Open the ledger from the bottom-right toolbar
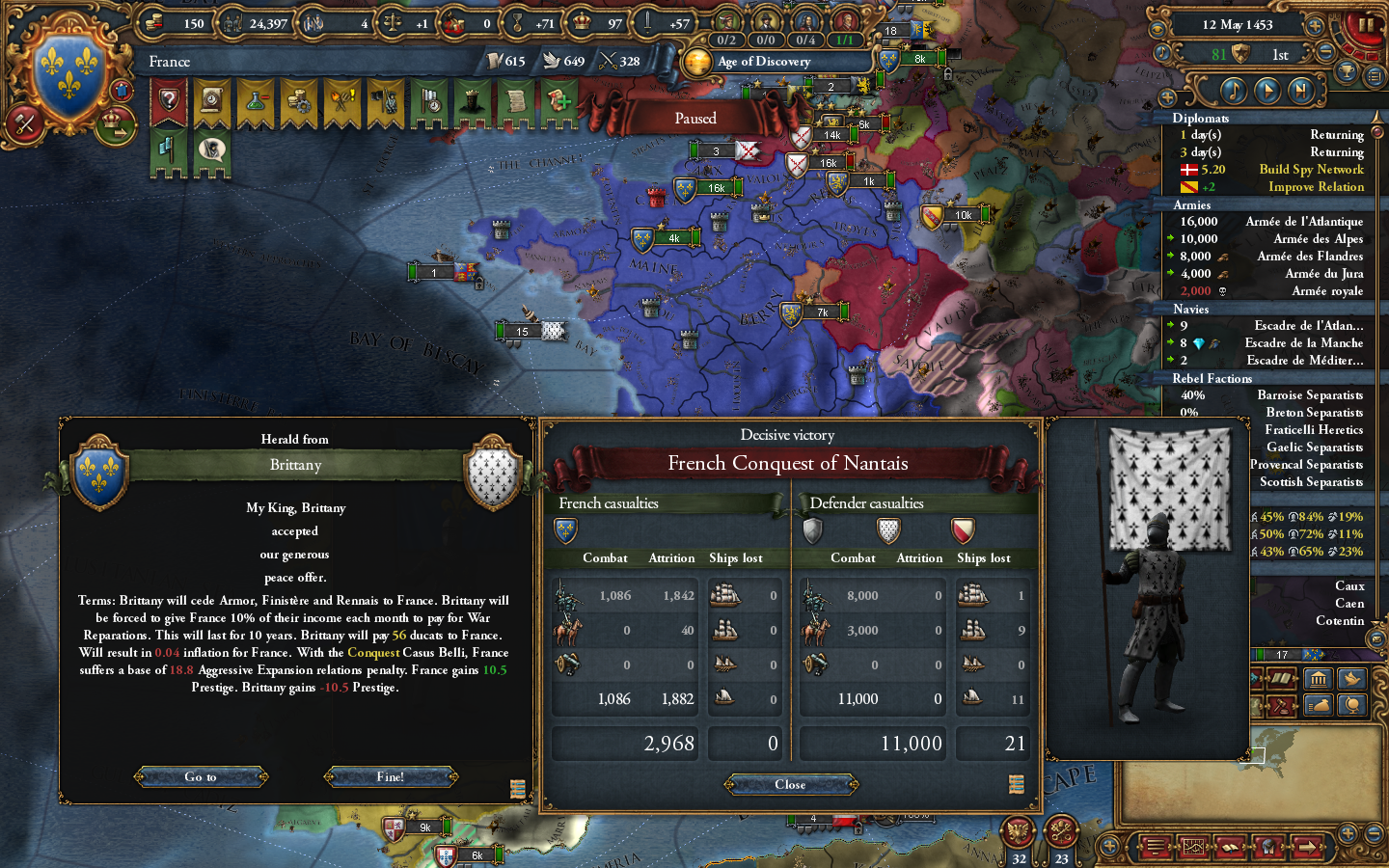The image size is (1389, 868). pyautogui.click(x=1193, y=847)
